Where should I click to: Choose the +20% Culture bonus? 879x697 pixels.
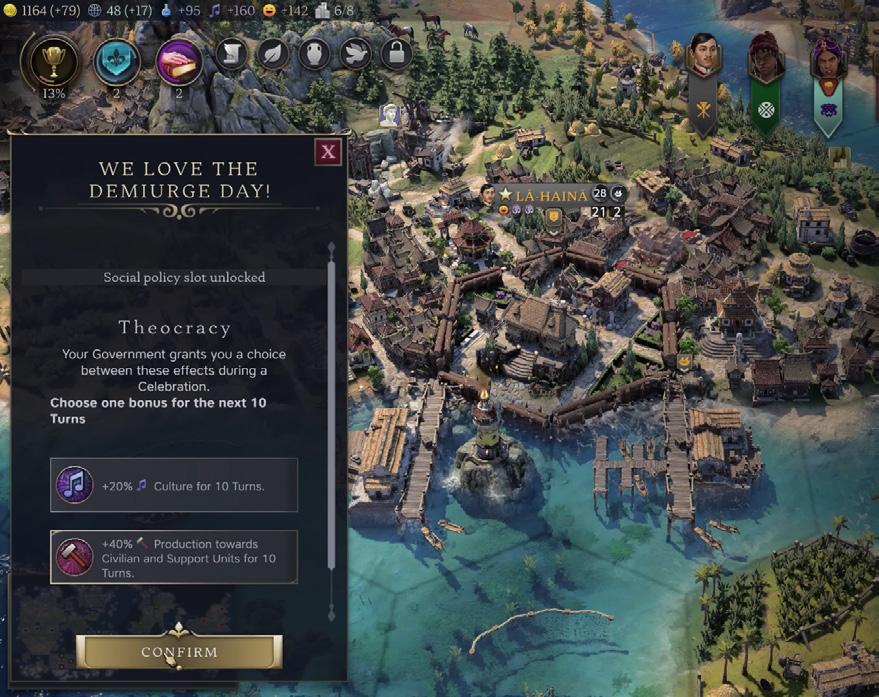(x=174, y=485)
